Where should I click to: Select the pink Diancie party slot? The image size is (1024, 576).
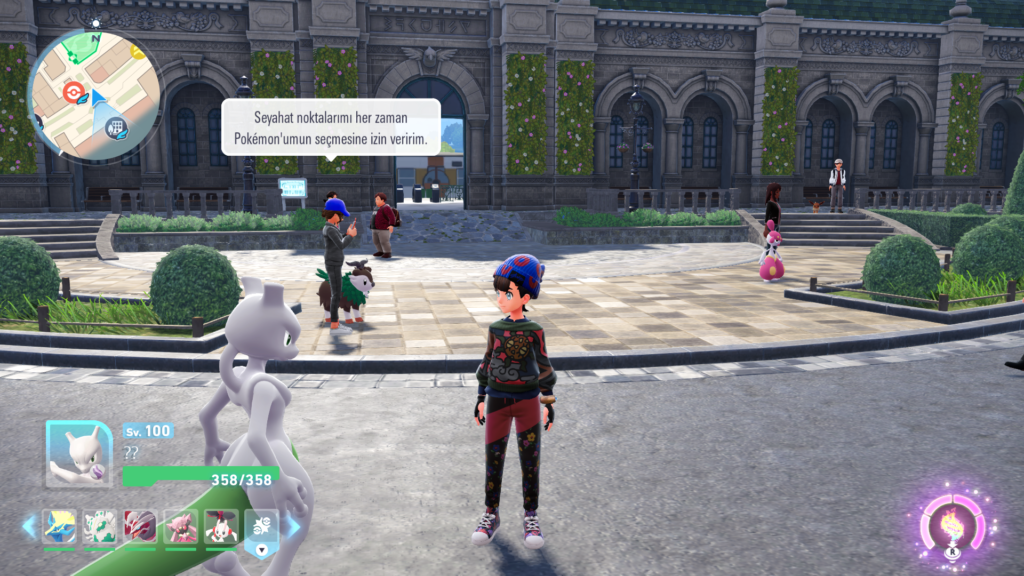(x=181, y=526)
